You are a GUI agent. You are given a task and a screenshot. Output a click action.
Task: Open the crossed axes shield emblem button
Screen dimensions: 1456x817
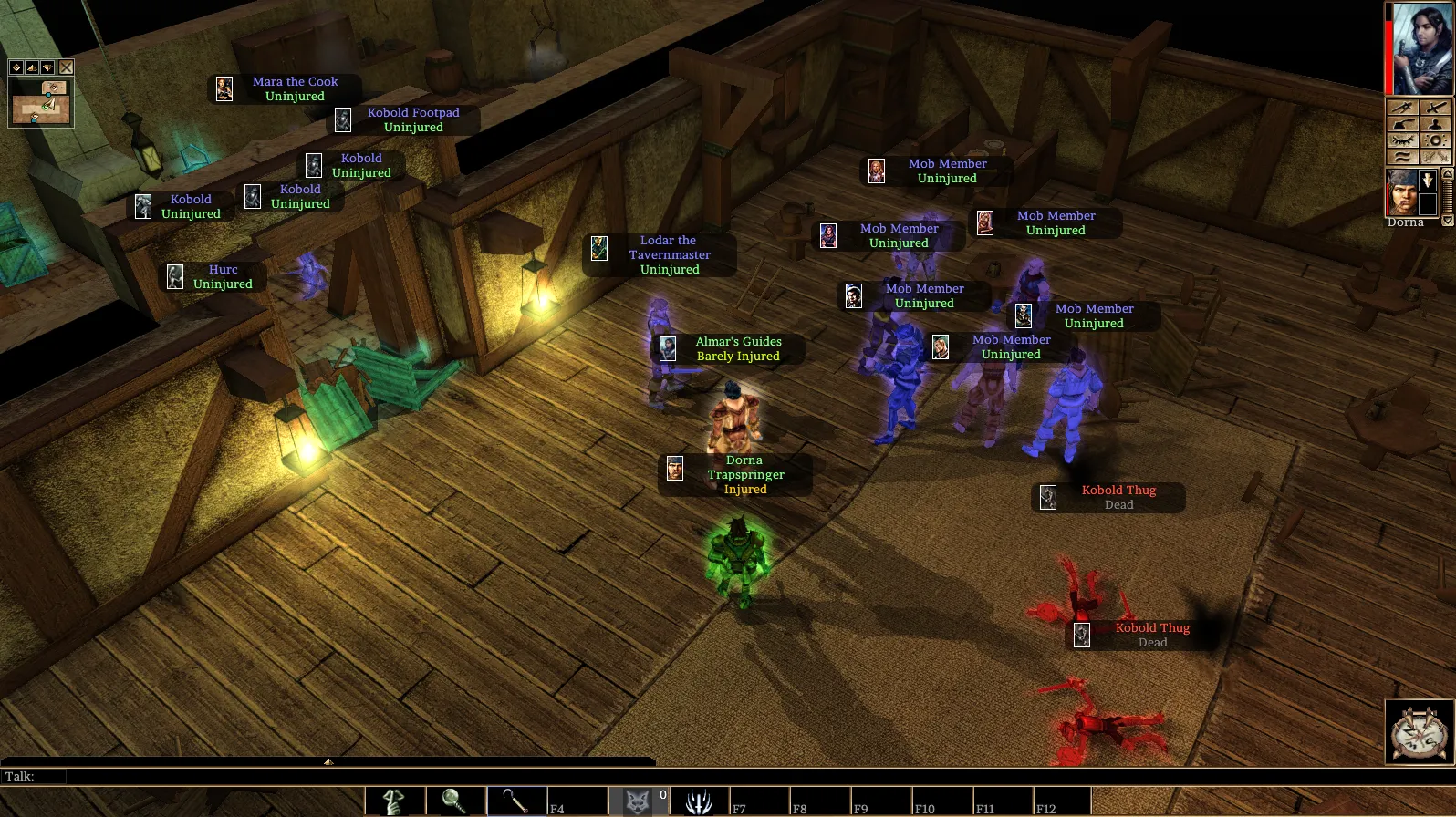1420,732
